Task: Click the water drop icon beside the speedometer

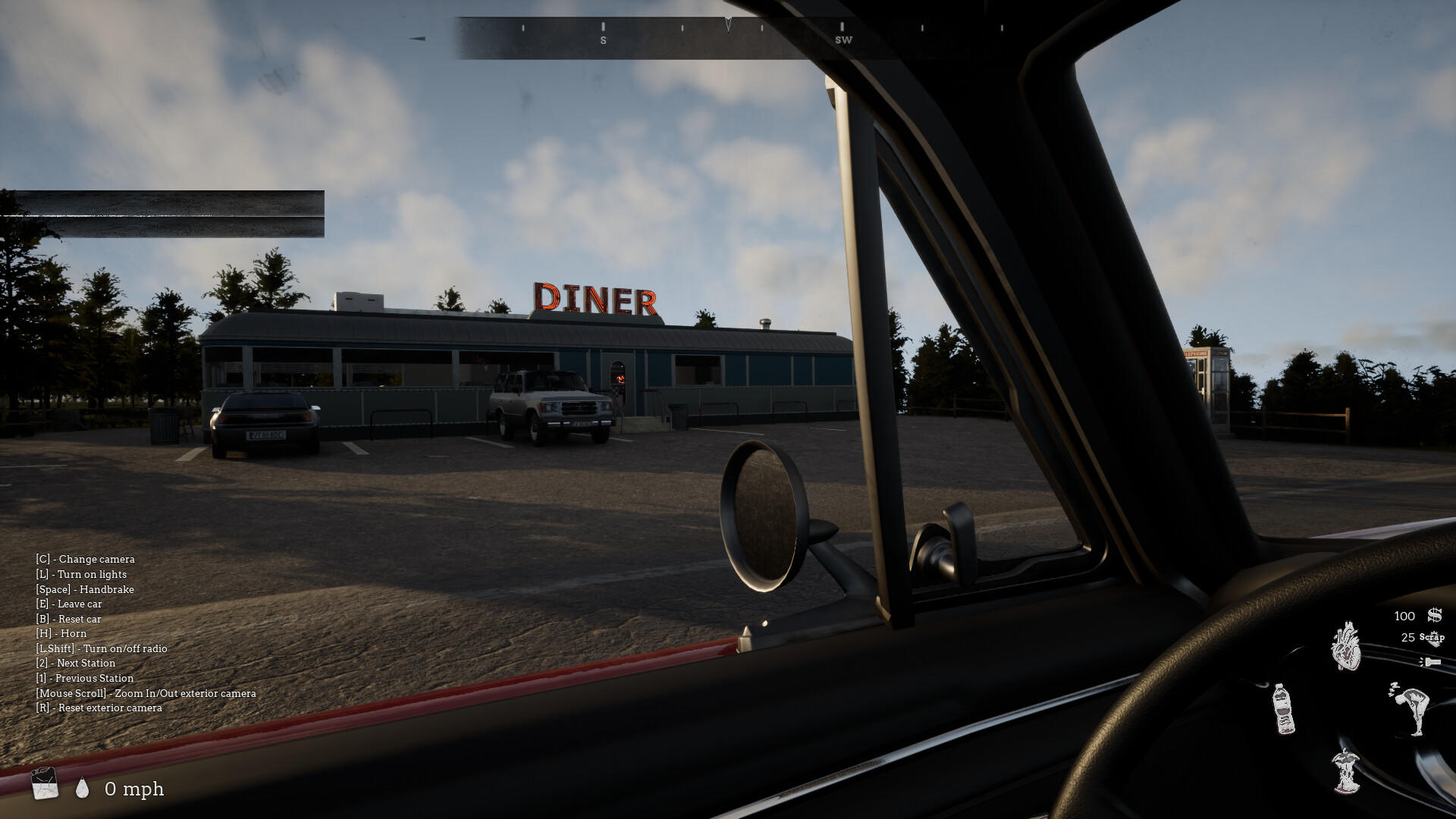Action: click(x=82, y=789)
